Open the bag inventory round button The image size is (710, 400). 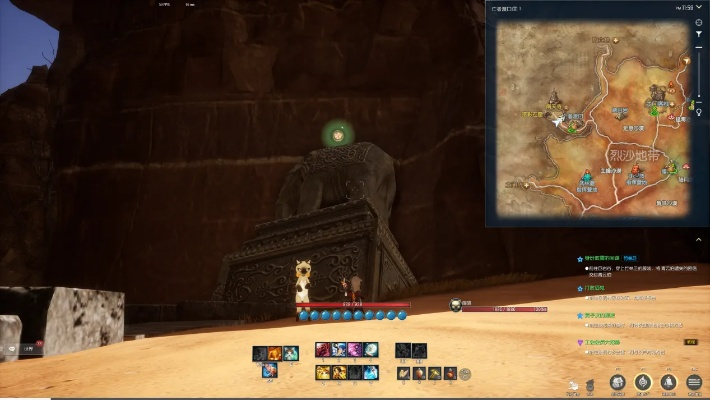(617, 382)
